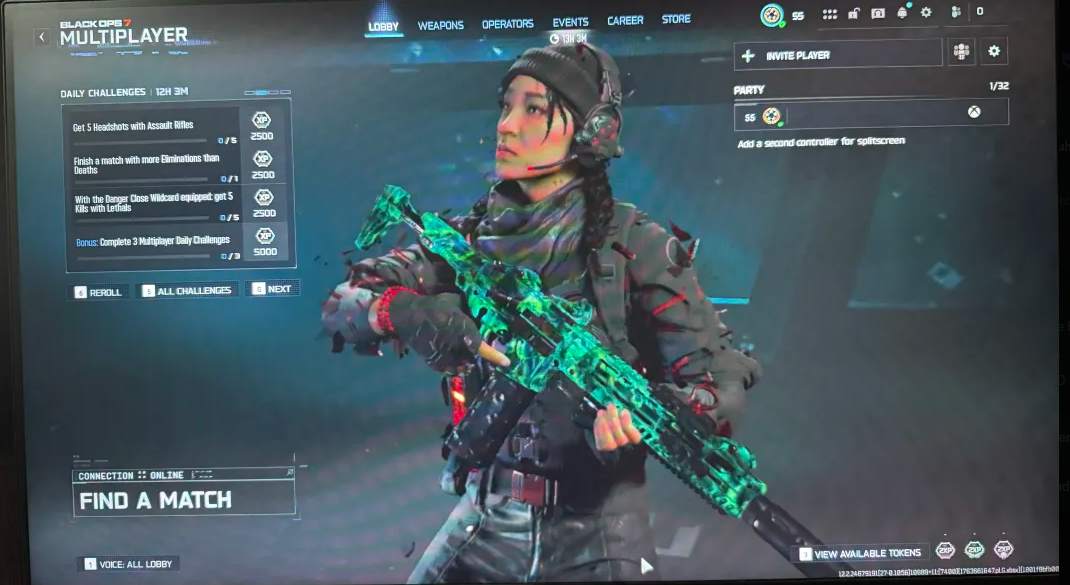Viewport: 1070px width, 585px height.
Task: Change the Voice: All Lobby setting
Action: click(x=130, y=564)
